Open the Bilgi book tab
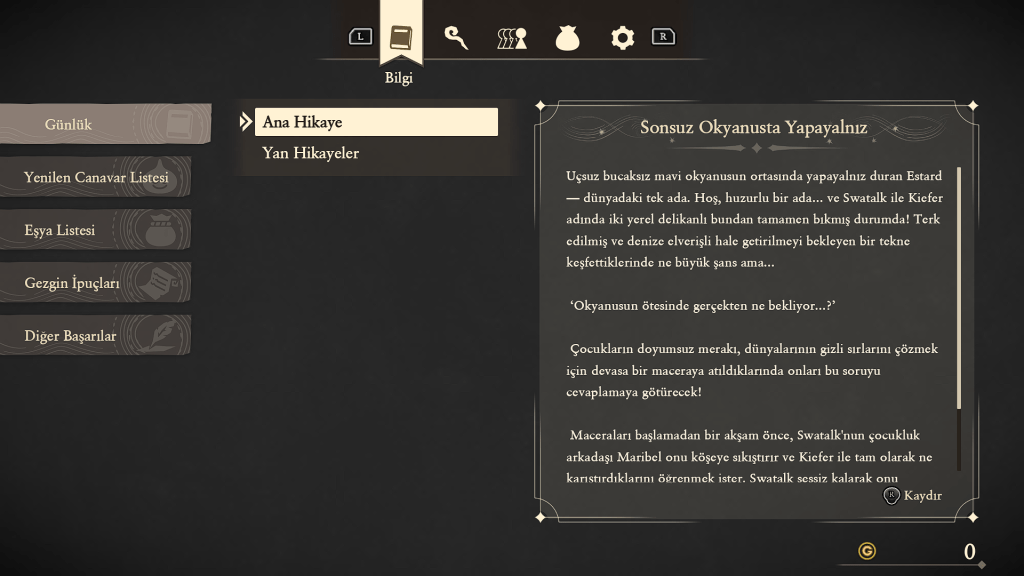Viewport: 1024px width, 576px height. point(401,38)
